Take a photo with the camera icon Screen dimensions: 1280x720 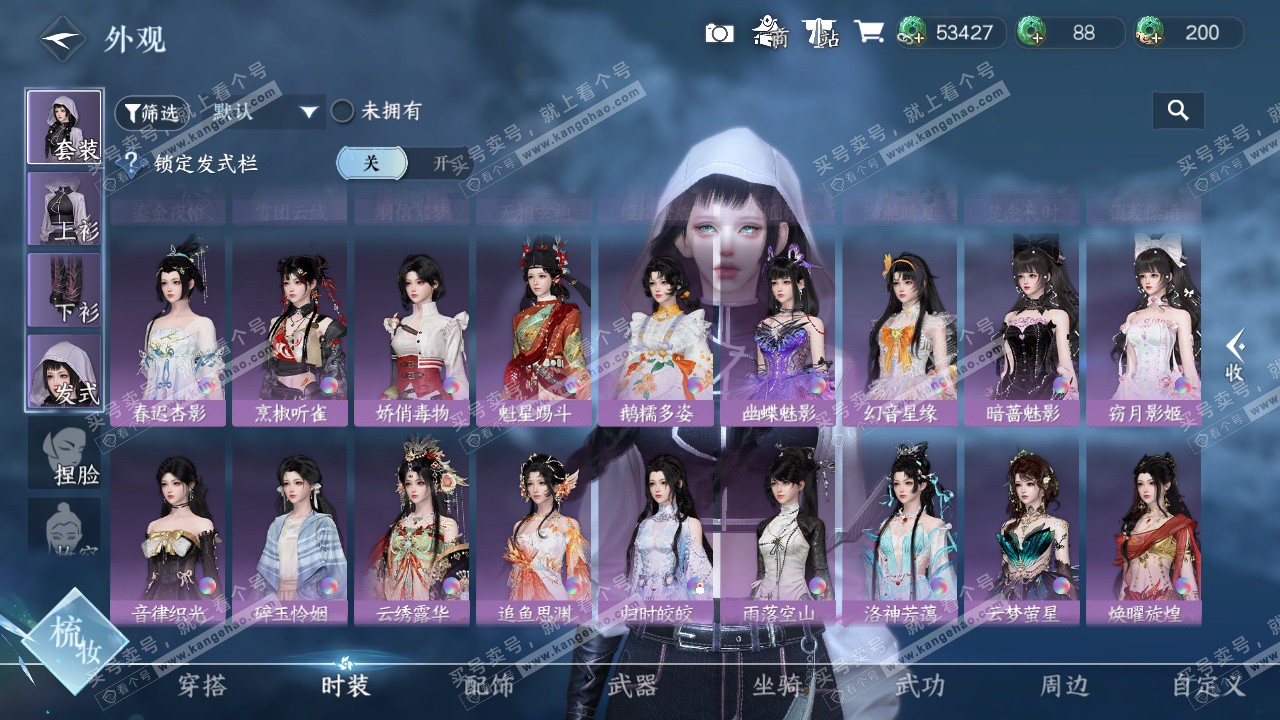click(x=719, y=33)
